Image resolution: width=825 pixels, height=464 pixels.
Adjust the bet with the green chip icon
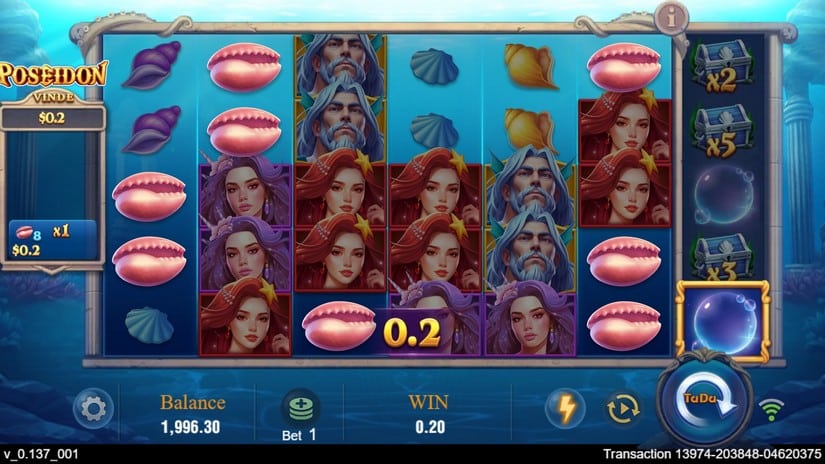(301, 405)
